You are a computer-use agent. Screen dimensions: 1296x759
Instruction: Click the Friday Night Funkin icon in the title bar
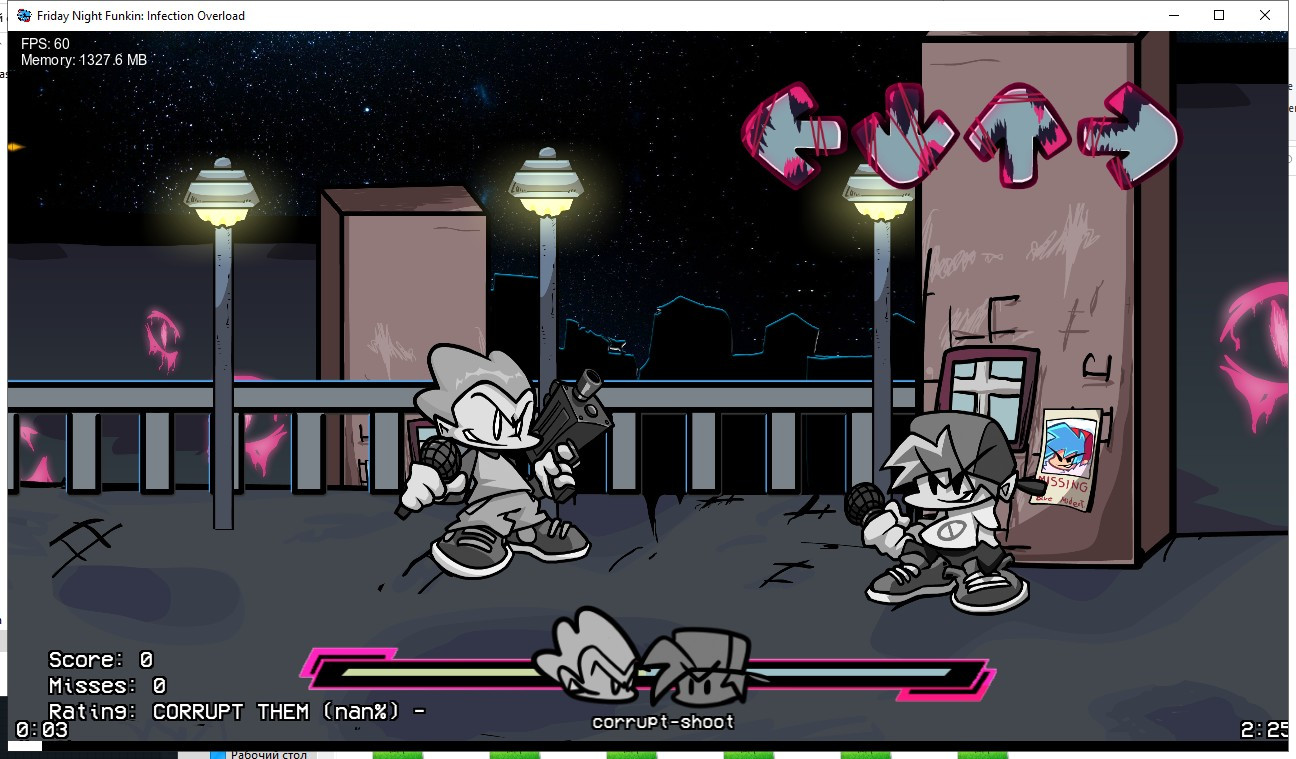tap(22, 15)
